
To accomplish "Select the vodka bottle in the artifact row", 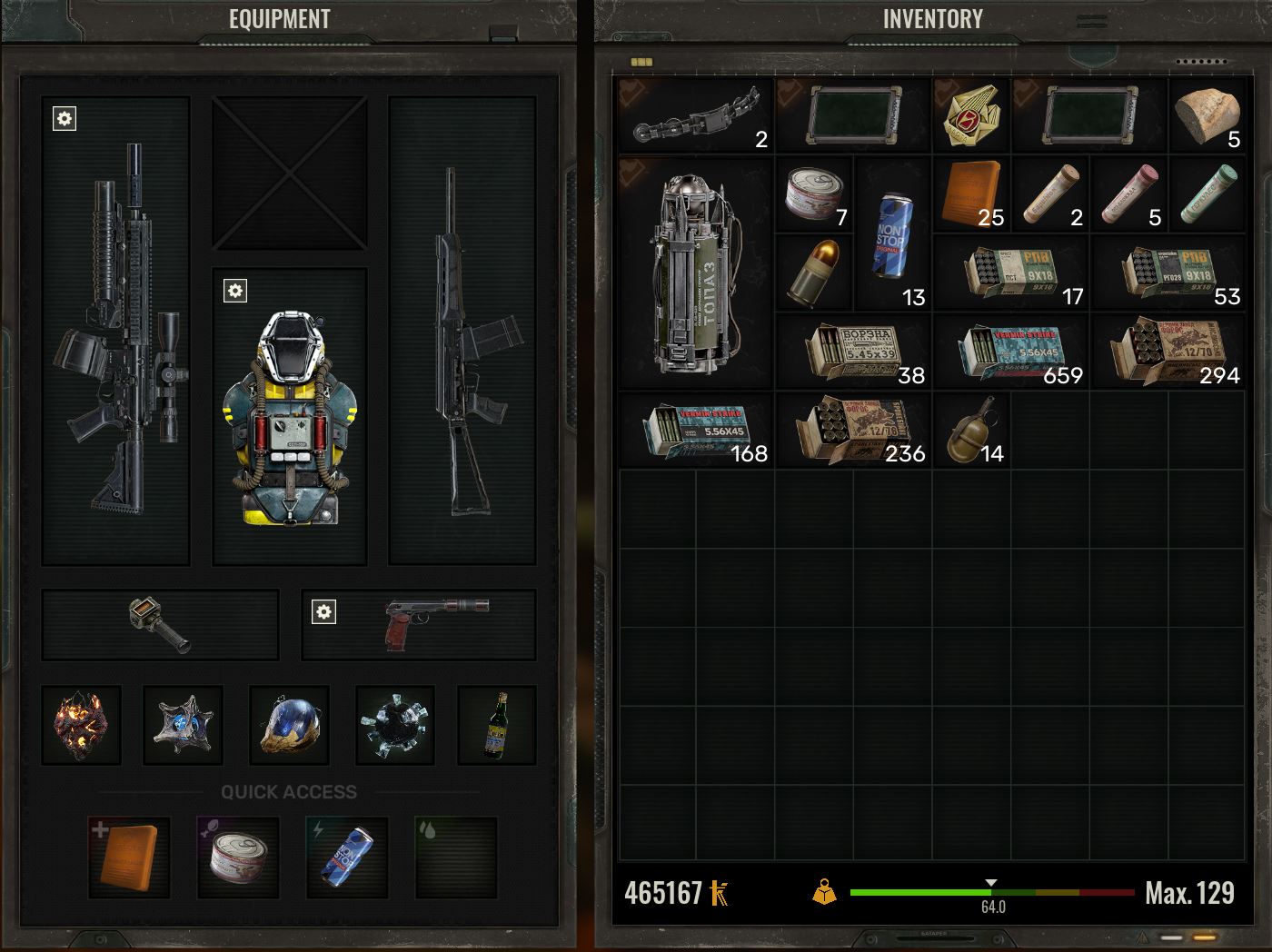I will [x=496, y=725].
